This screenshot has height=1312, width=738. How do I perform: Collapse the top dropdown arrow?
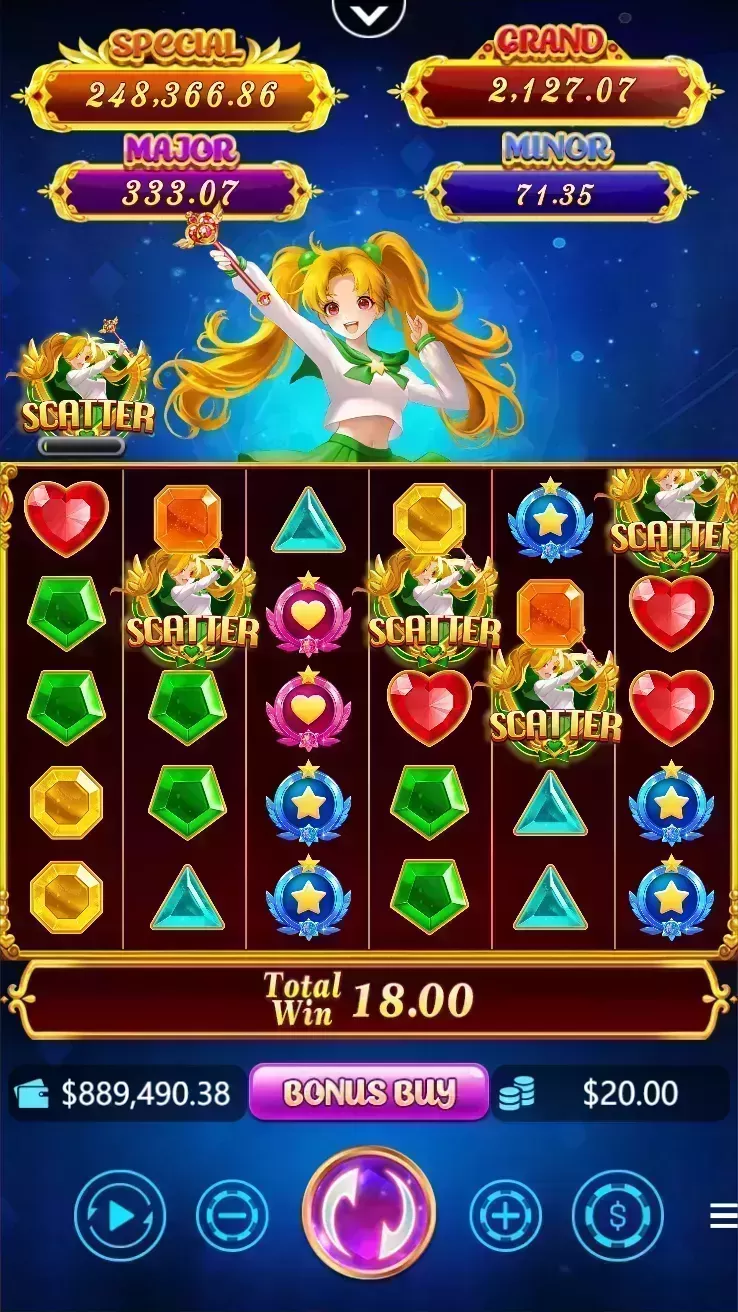(x=368, y=14)
